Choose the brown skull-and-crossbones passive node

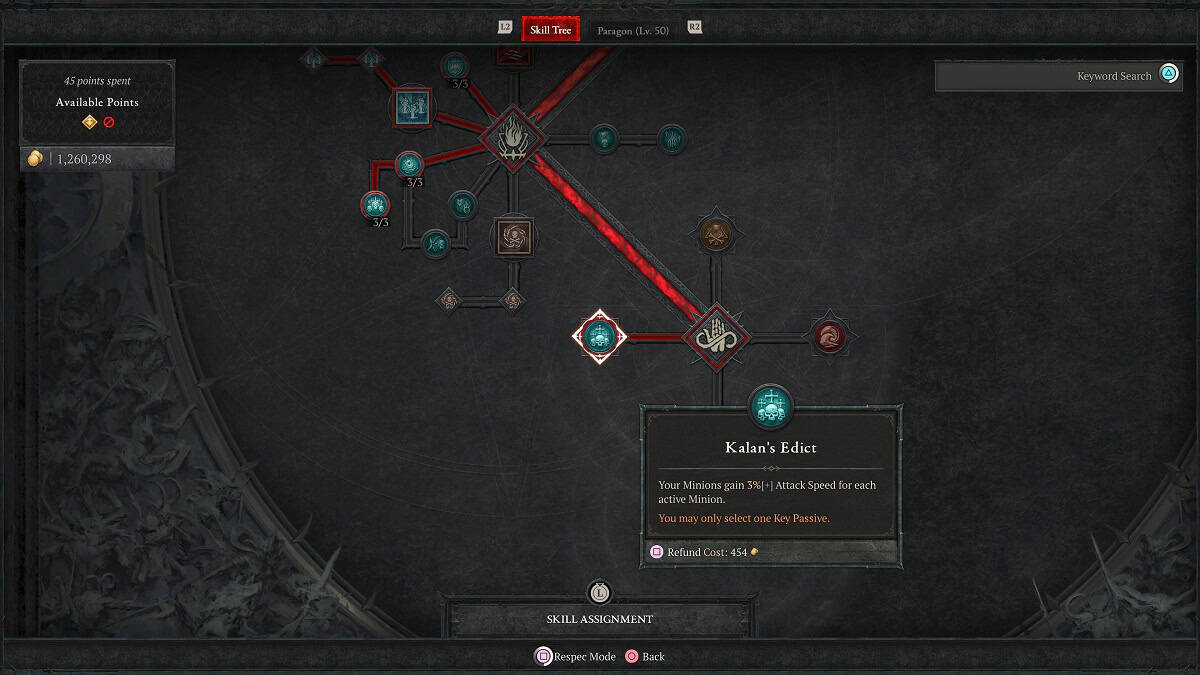(715, 233)
